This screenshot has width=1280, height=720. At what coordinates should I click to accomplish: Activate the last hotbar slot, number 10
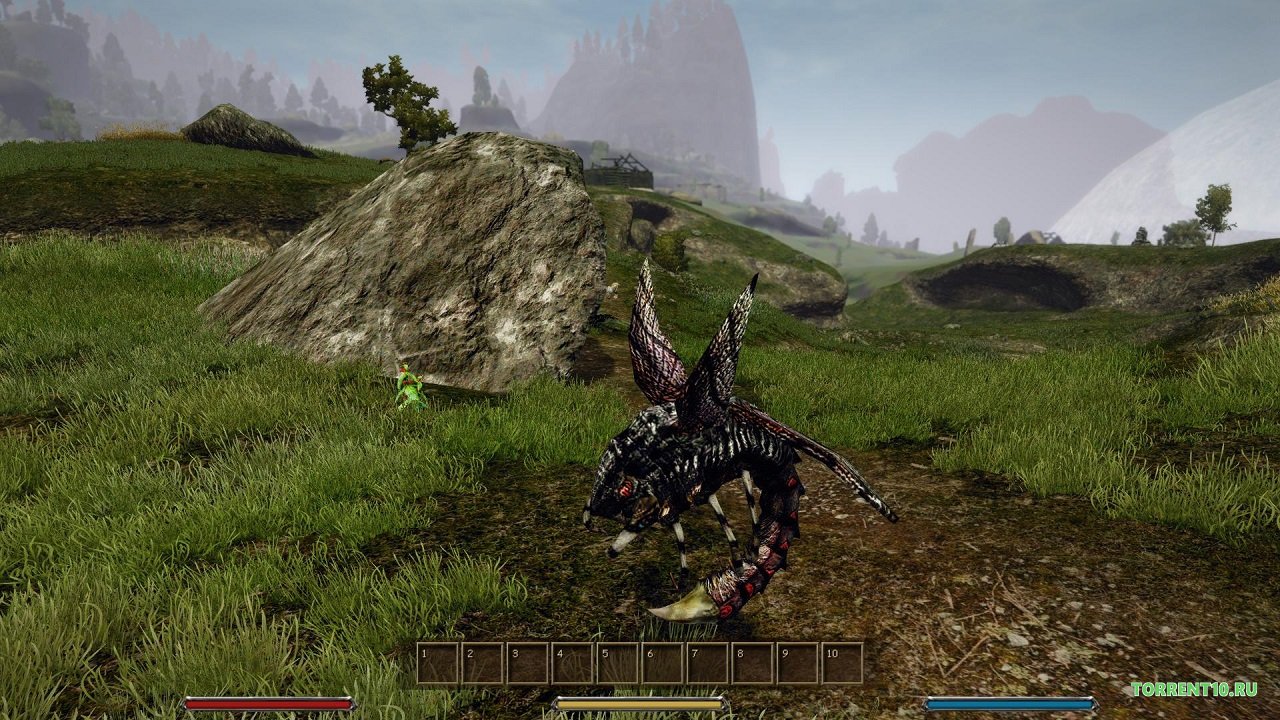point(843,663)
